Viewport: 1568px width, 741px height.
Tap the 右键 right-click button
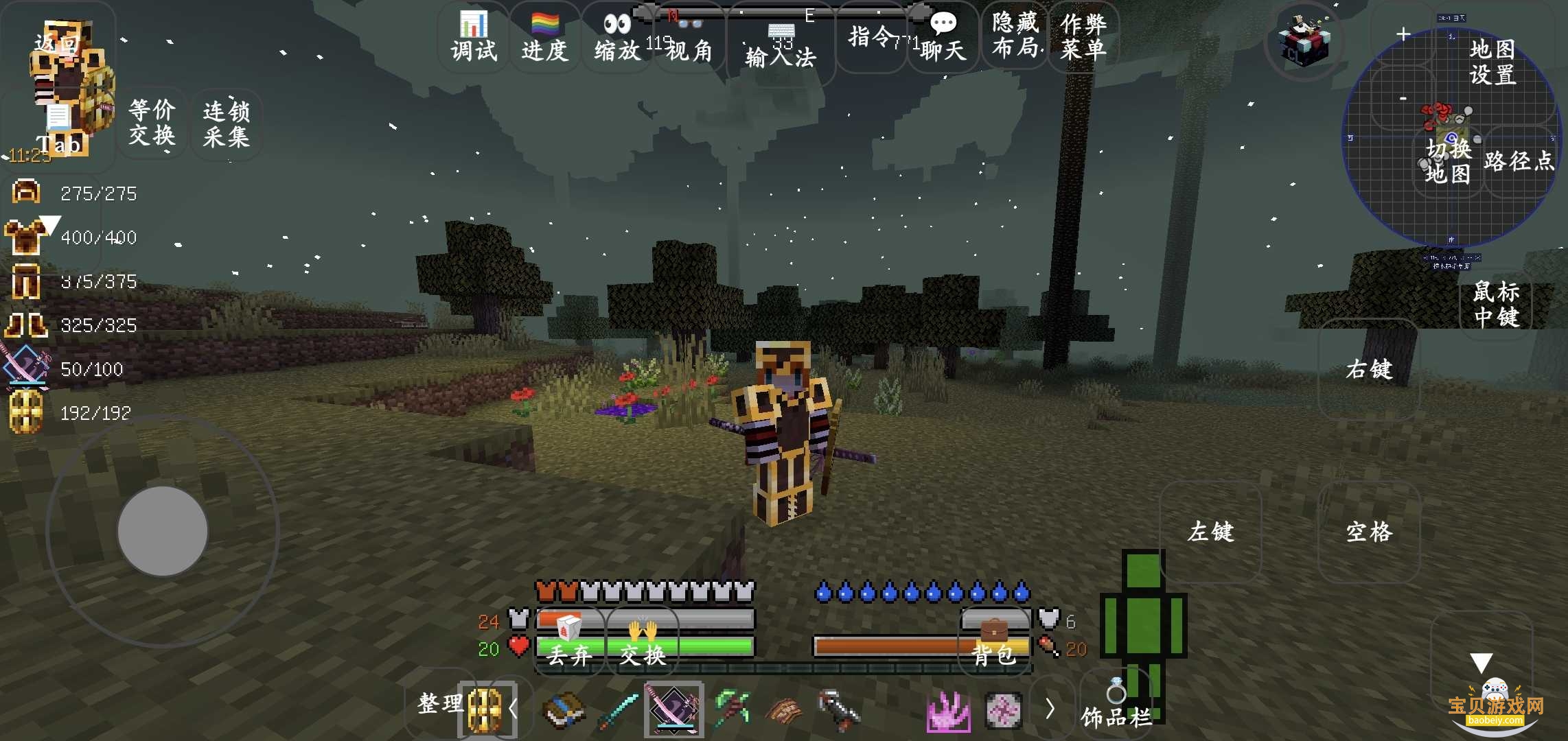click(x=1368, y=370)
